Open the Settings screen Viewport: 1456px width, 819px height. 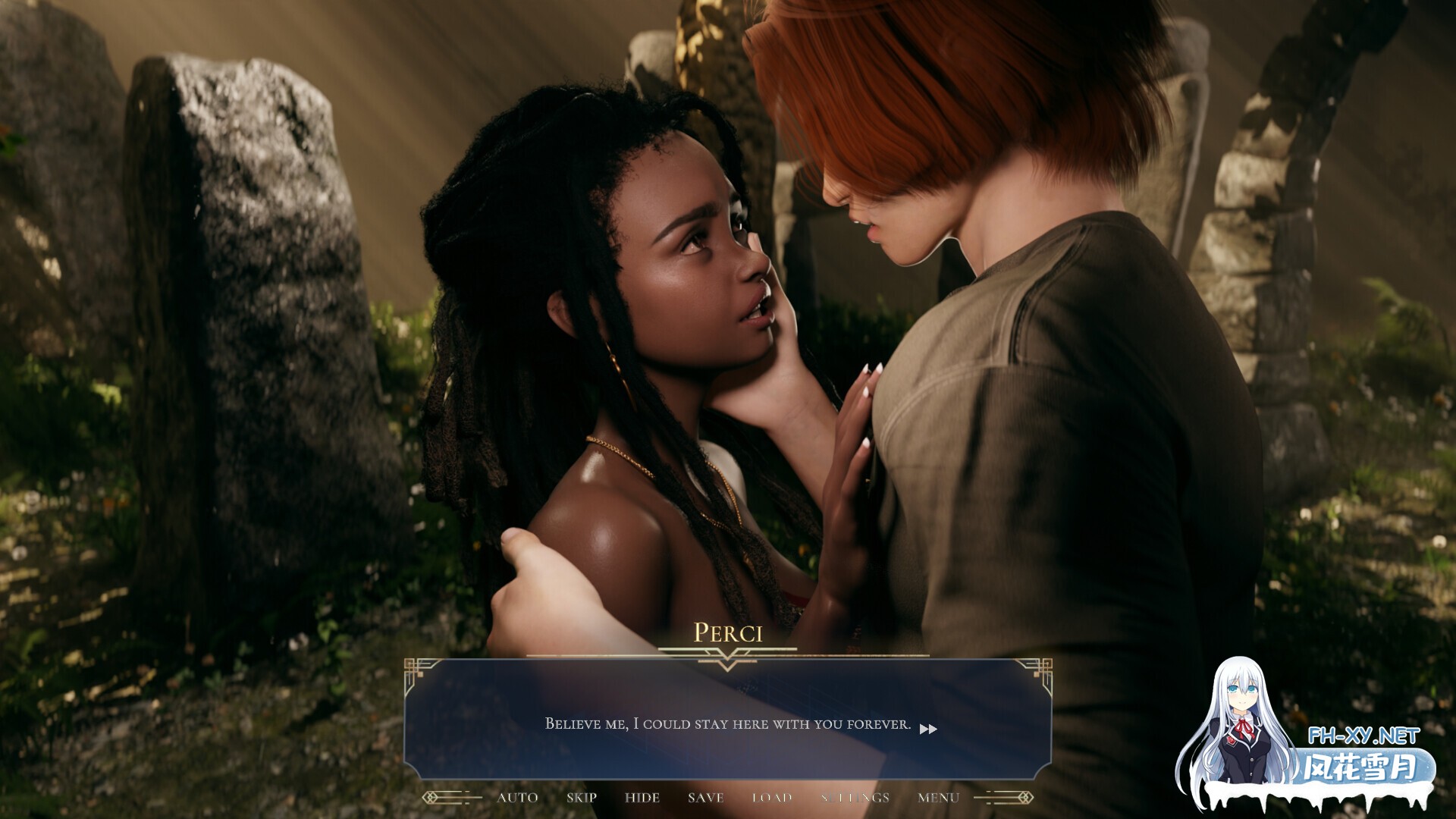[x=855, y=798]
